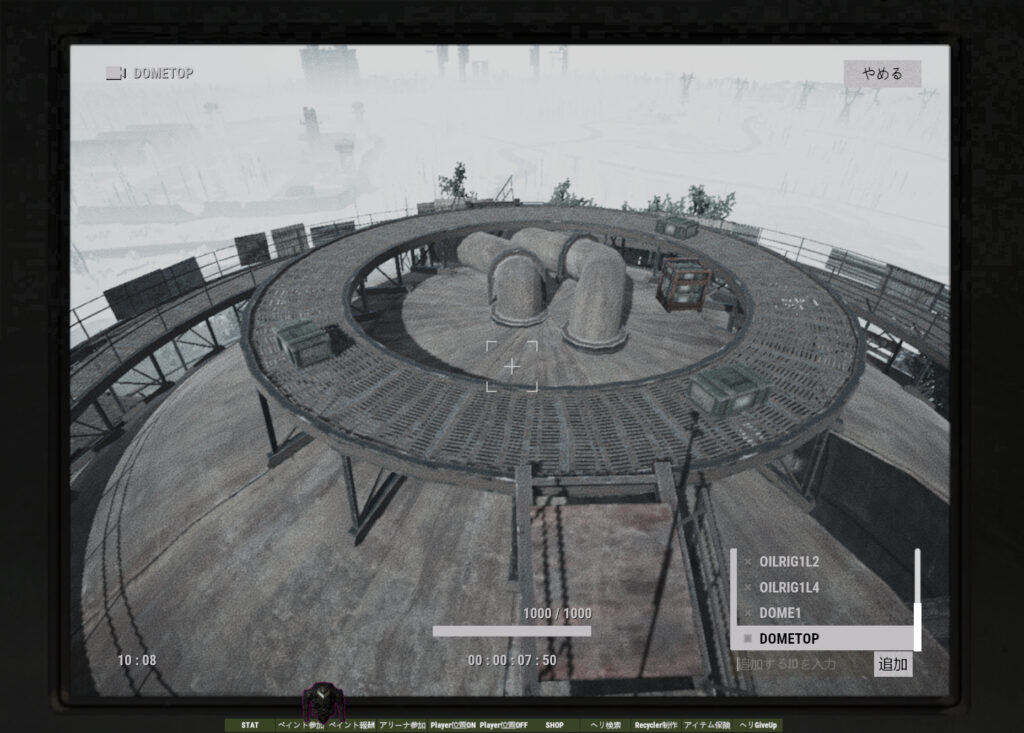The width and height of the screenshot is (1024, 733).
Task: Select the OILRIG1L2 camera entry
Action: (x=789, y=562)
